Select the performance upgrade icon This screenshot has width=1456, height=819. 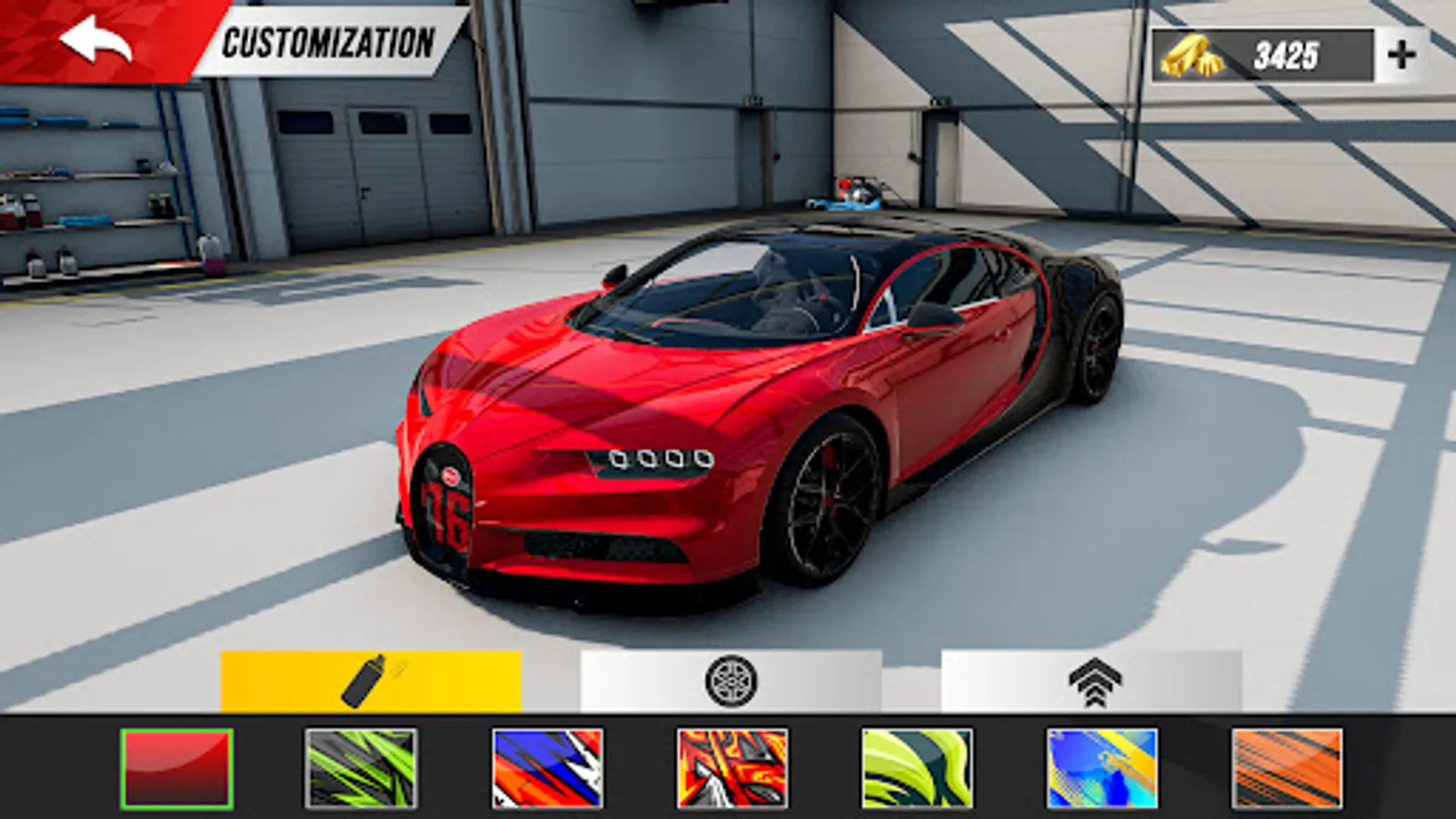click(1097, 681)
